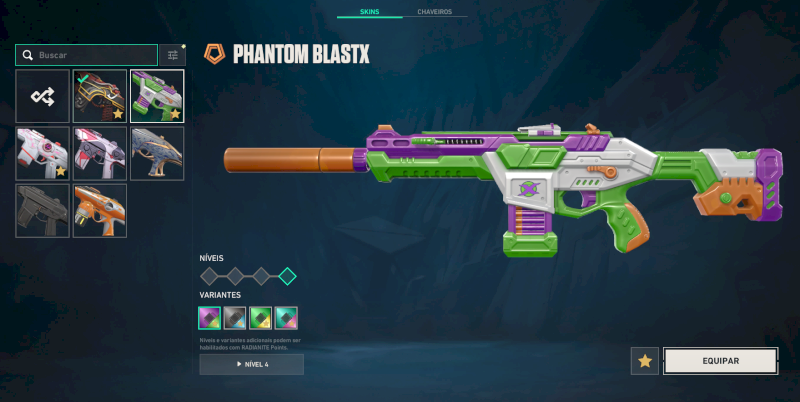Viewport: 800px width, 402px height.
Task: Select the equipped dark red-gold skin
Action: coord(100,96)
